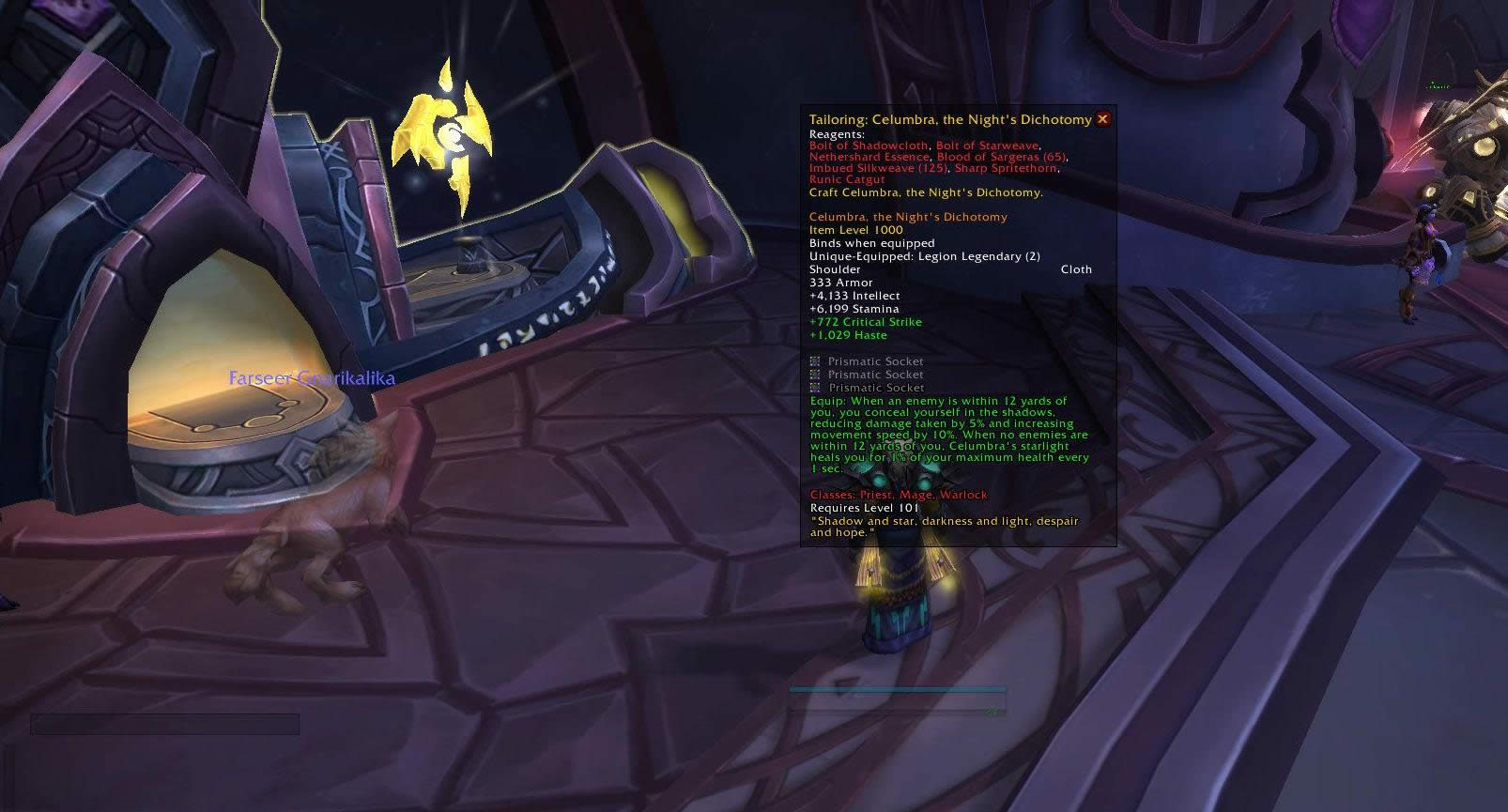1508x812 pixels.
Task: Click the teal experience bar near the bottom
Action: click(897, 688)
